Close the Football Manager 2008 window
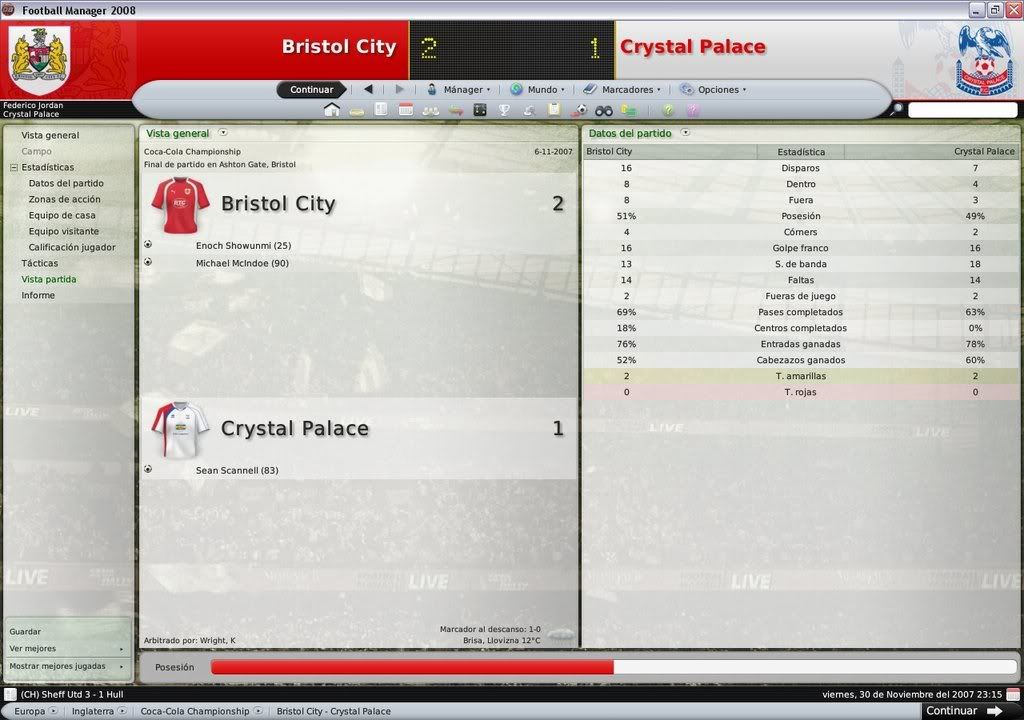The width and height of the screenshot is (1024, 720). pyautogui.click(x=1012, y=10)
